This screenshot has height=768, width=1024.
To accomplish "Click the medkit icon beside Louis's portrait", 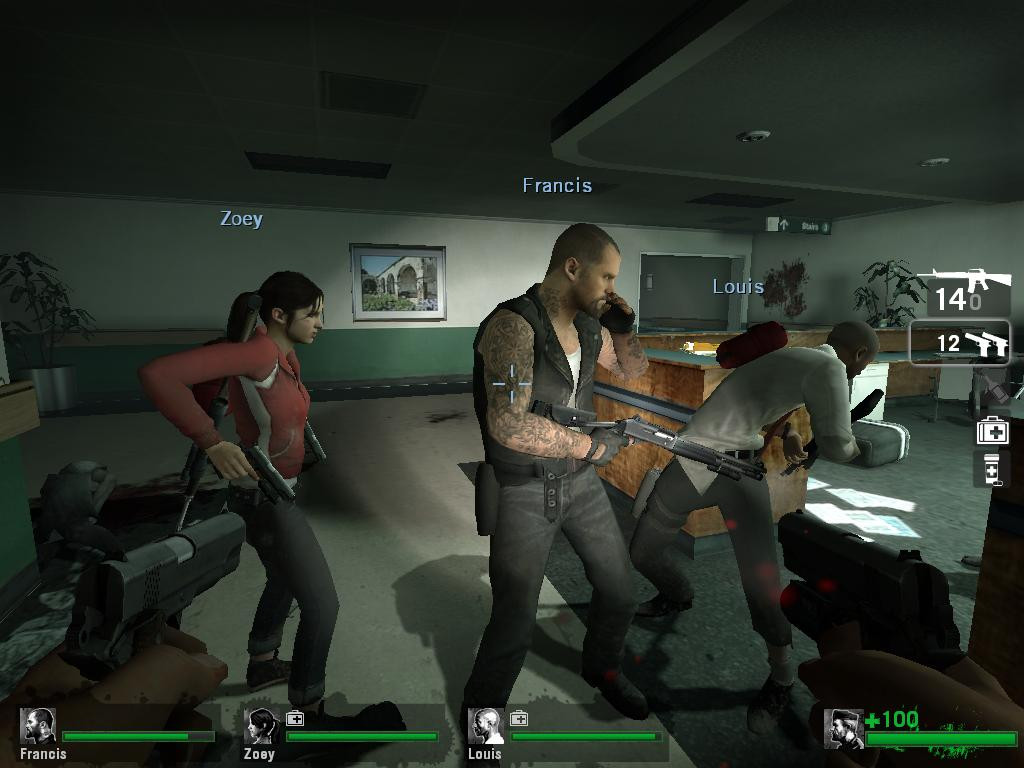I will tap(519, 718).
